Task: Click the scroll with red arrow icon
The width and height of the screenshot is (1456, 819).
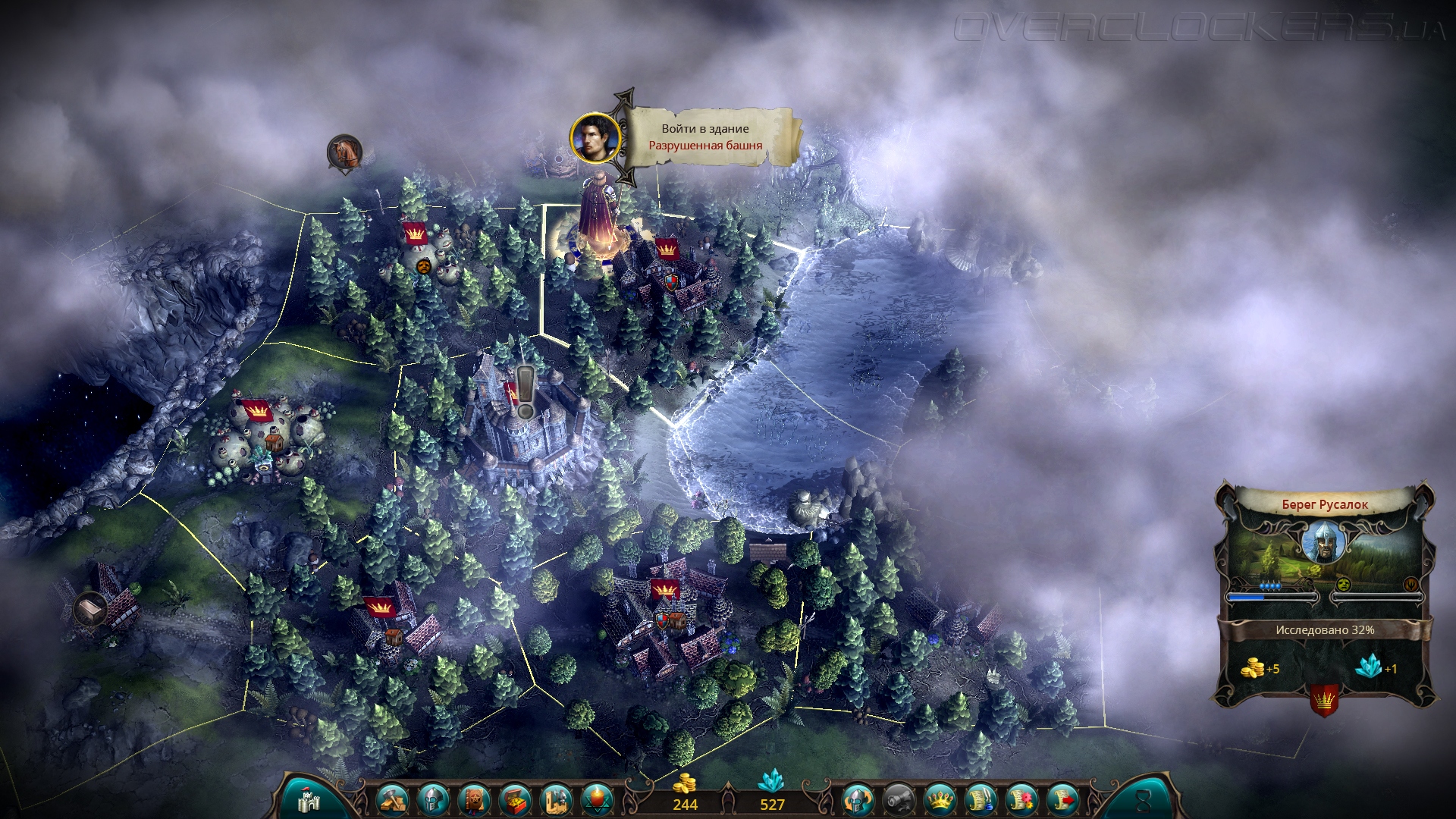Action: point(1063,800)
